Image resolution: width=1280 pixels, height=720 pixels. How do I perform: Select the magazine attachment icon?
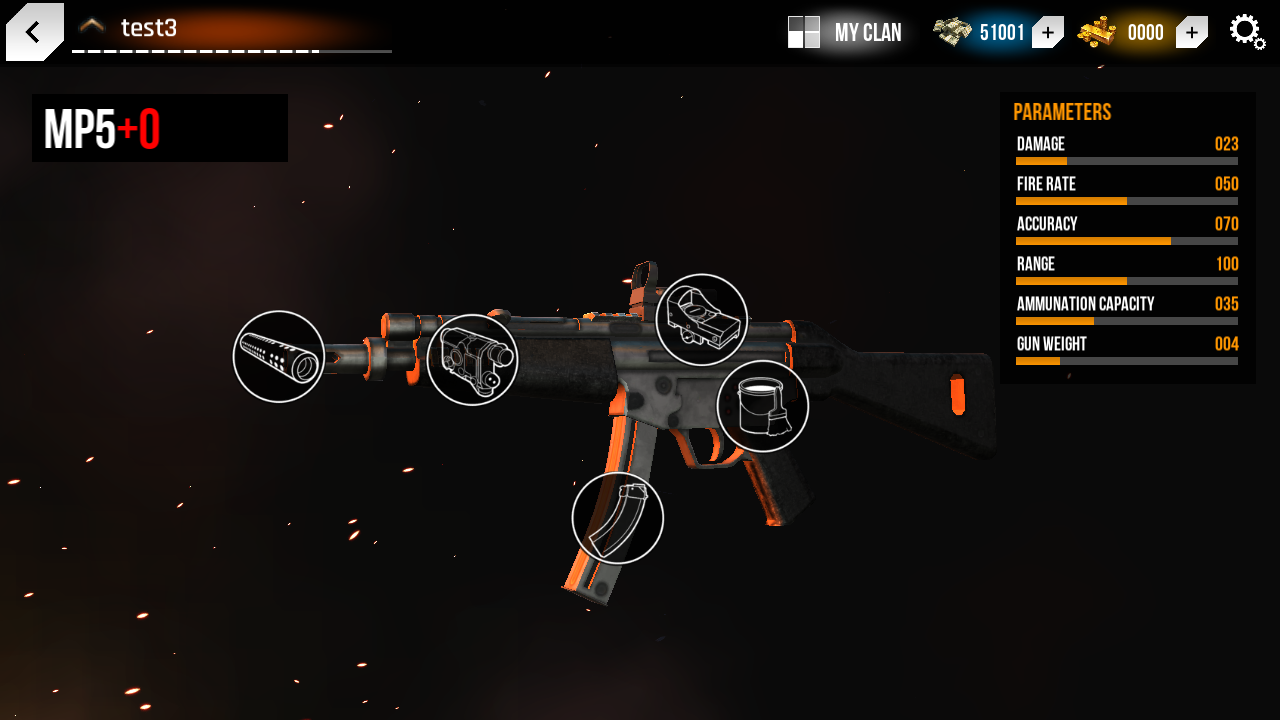coord(616,517)
